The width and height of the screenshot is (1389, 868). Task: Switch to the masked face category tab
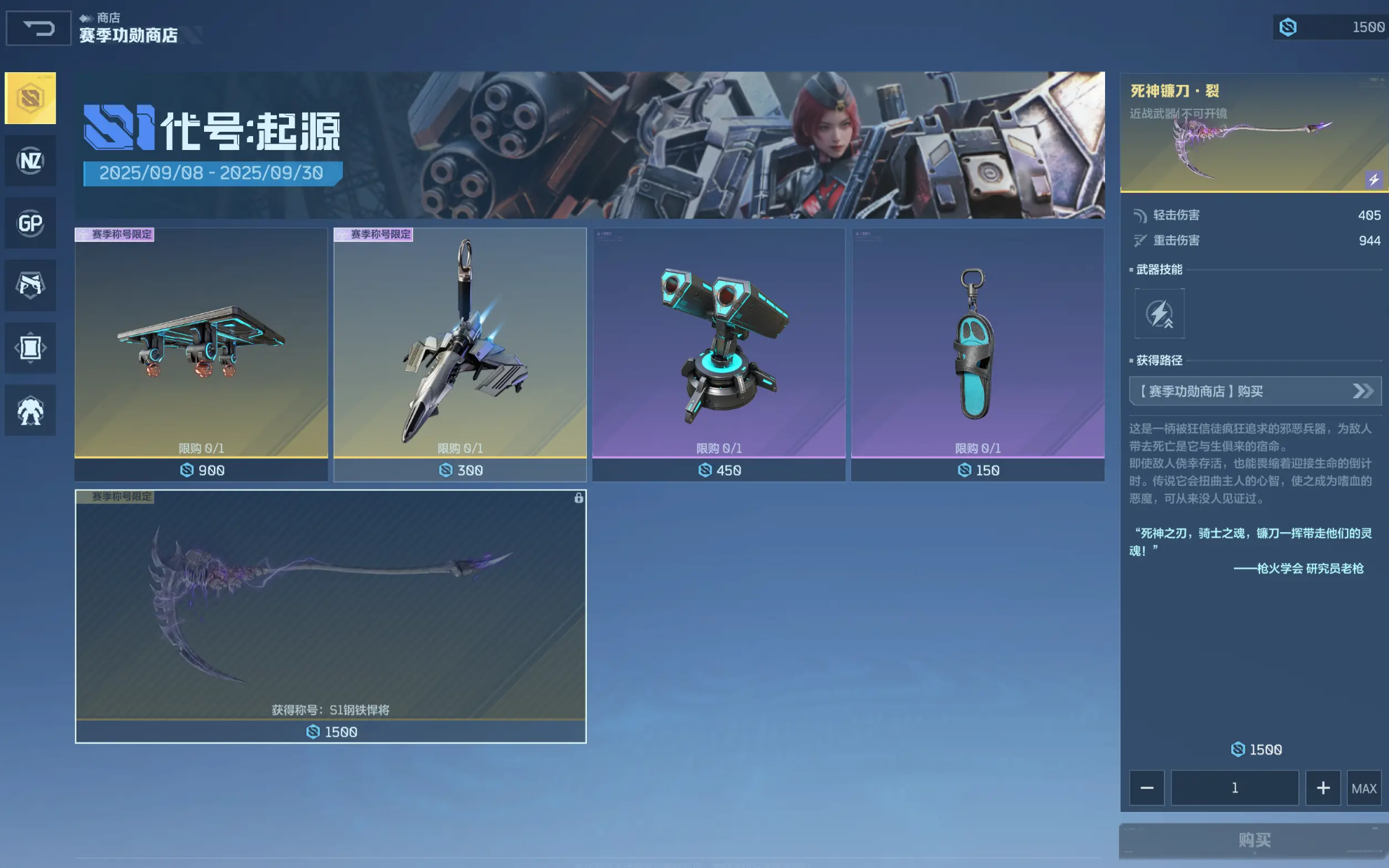(x=30, y=285)
